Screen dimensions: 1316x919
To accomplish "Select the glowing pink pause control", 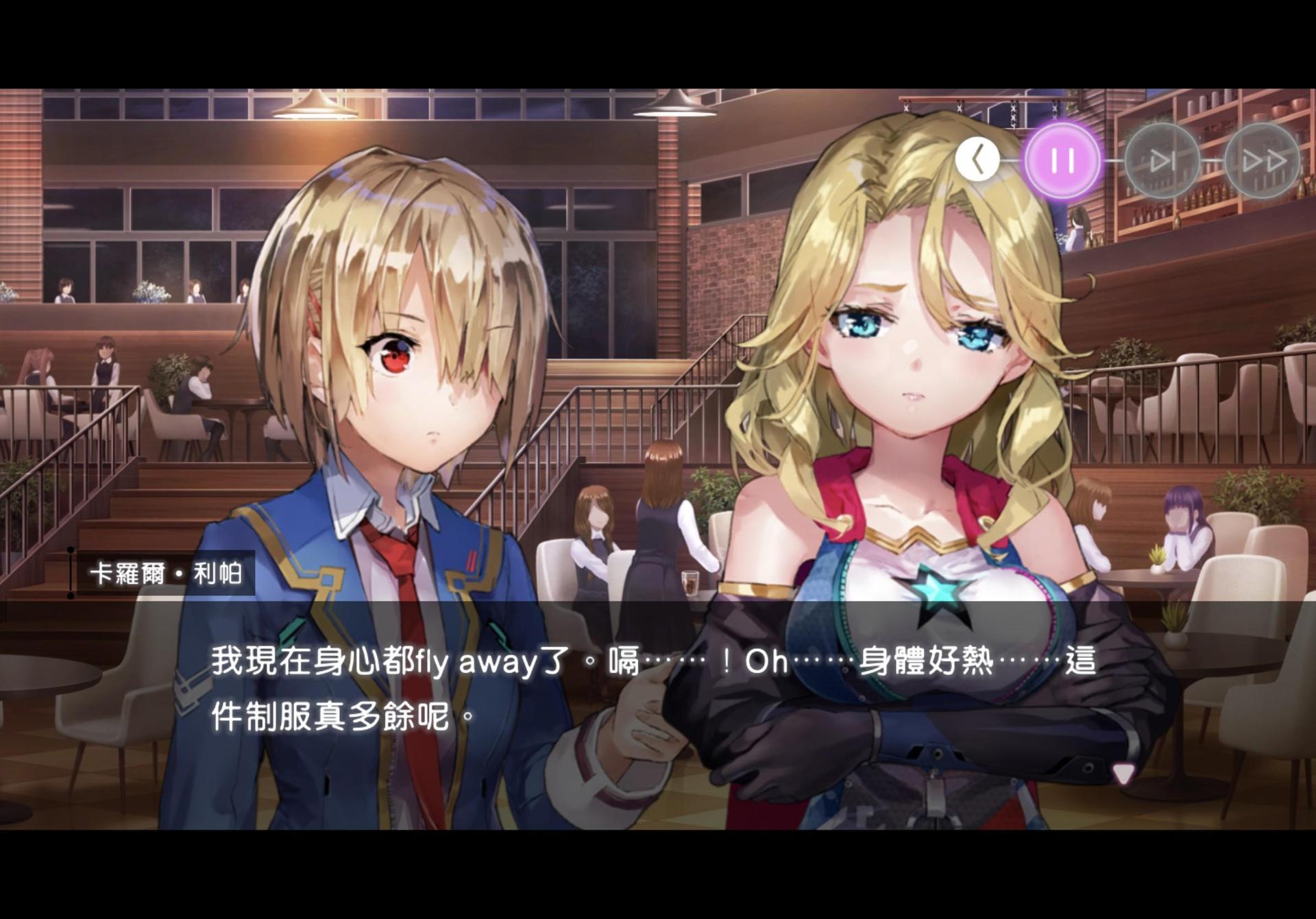I will coord(1062,160).
